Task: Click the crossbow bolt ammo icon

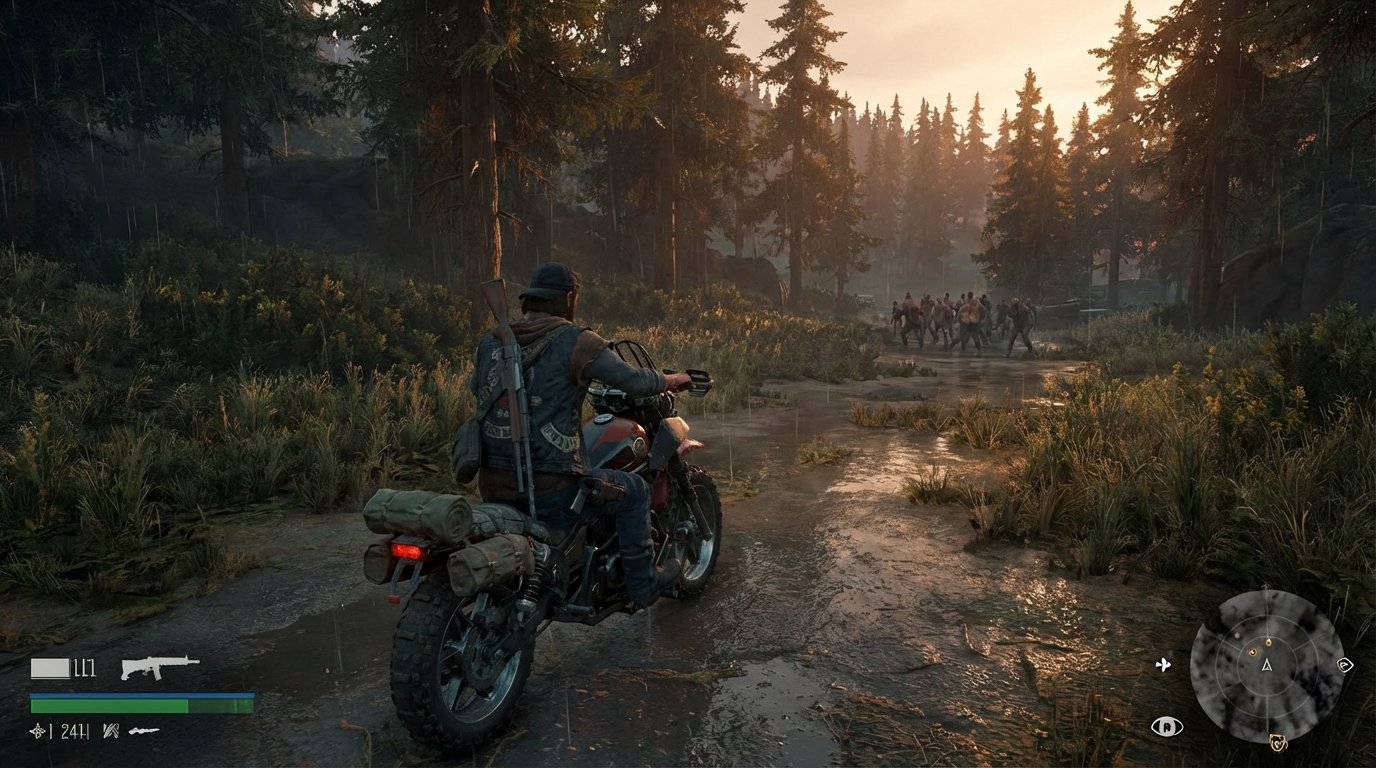Action: [x=39, y=731]
